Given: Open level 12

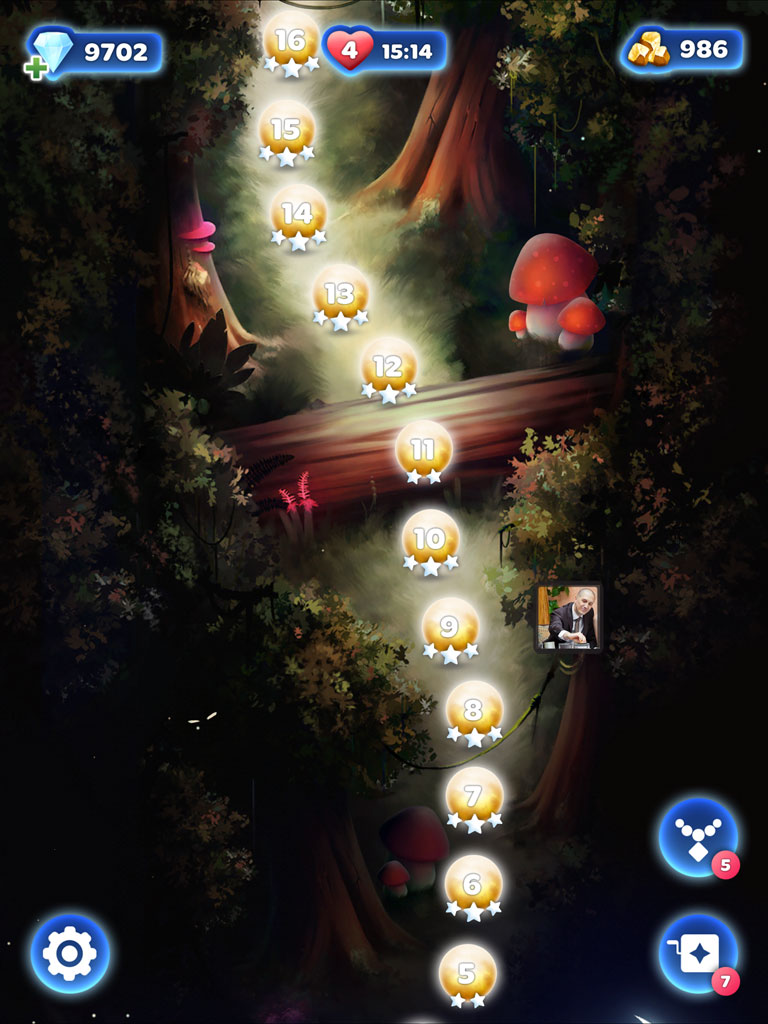Looking at the screenshot, I should [388, 368].
